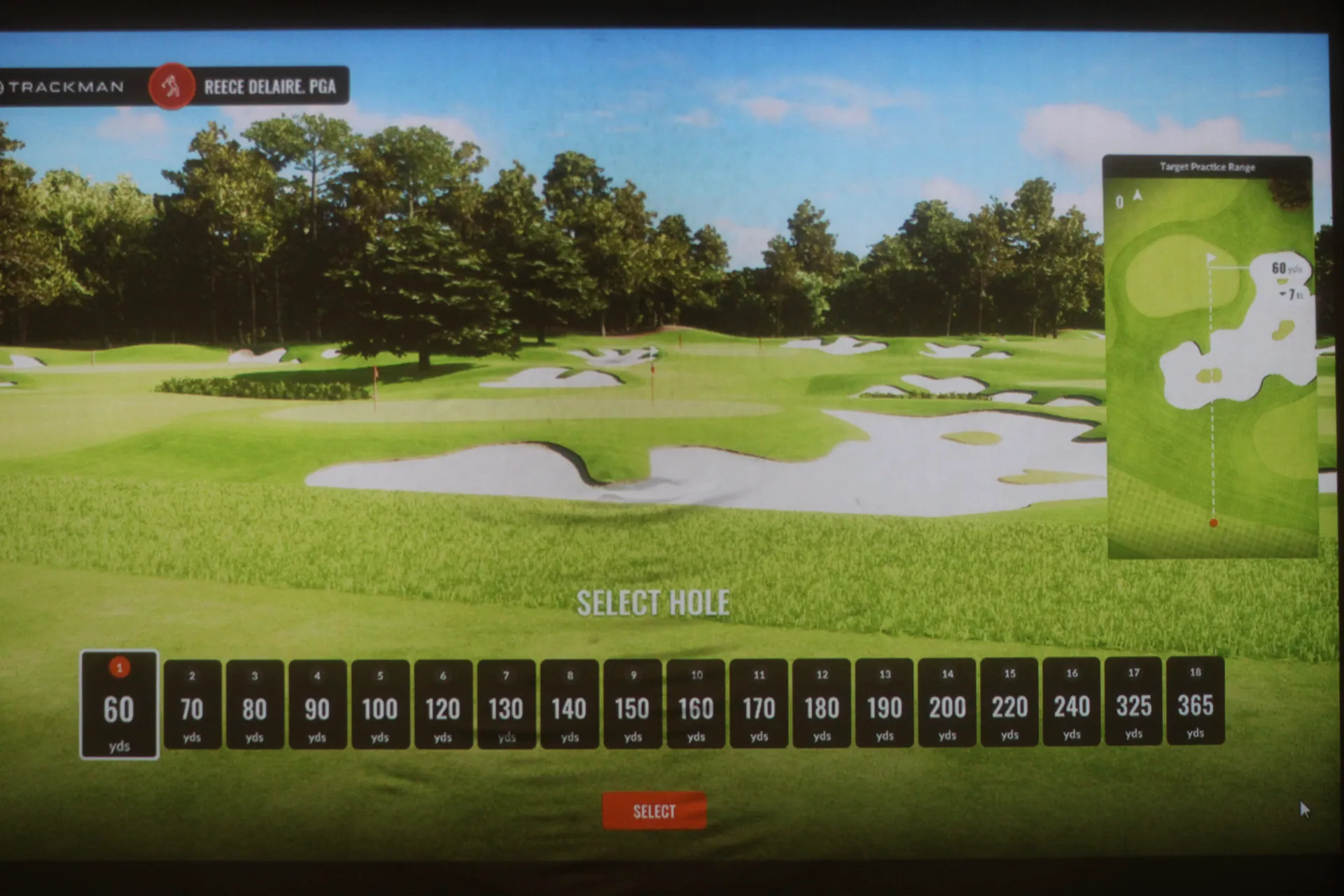Click the 7 ft elevation indicator on the minimap
The height and width of the screenshot is (896, 1344).
[x=1289, y=294]
